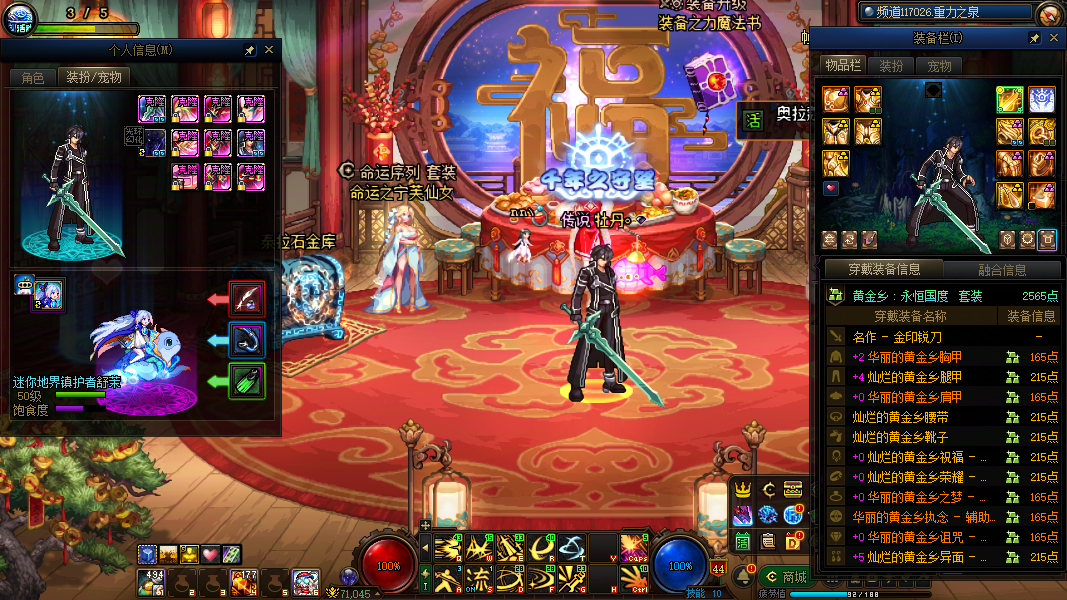Open the 物品栏 tab in equipment window

click(x=842, y=65)
